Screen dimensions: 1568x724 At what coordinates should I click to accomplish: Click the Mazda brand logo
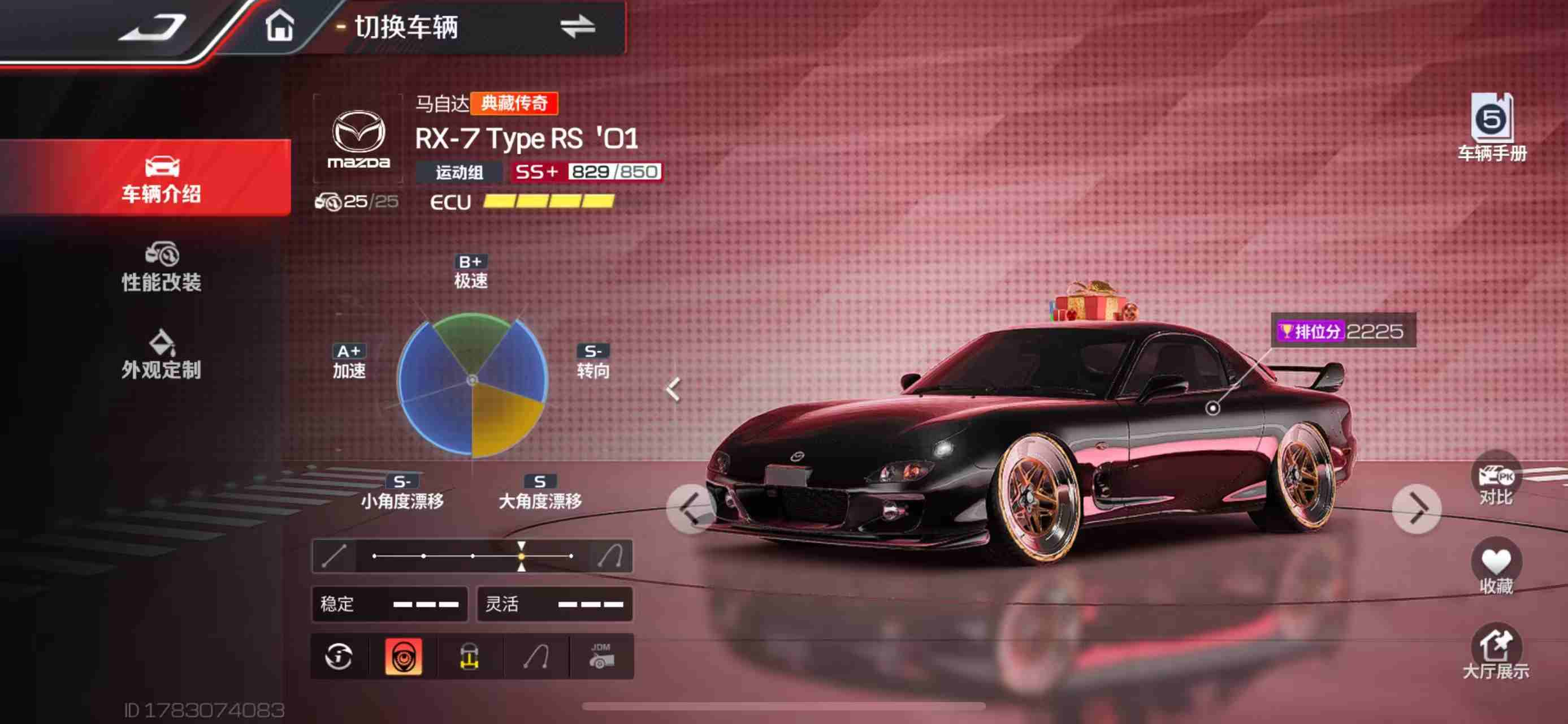click(358, 139)
